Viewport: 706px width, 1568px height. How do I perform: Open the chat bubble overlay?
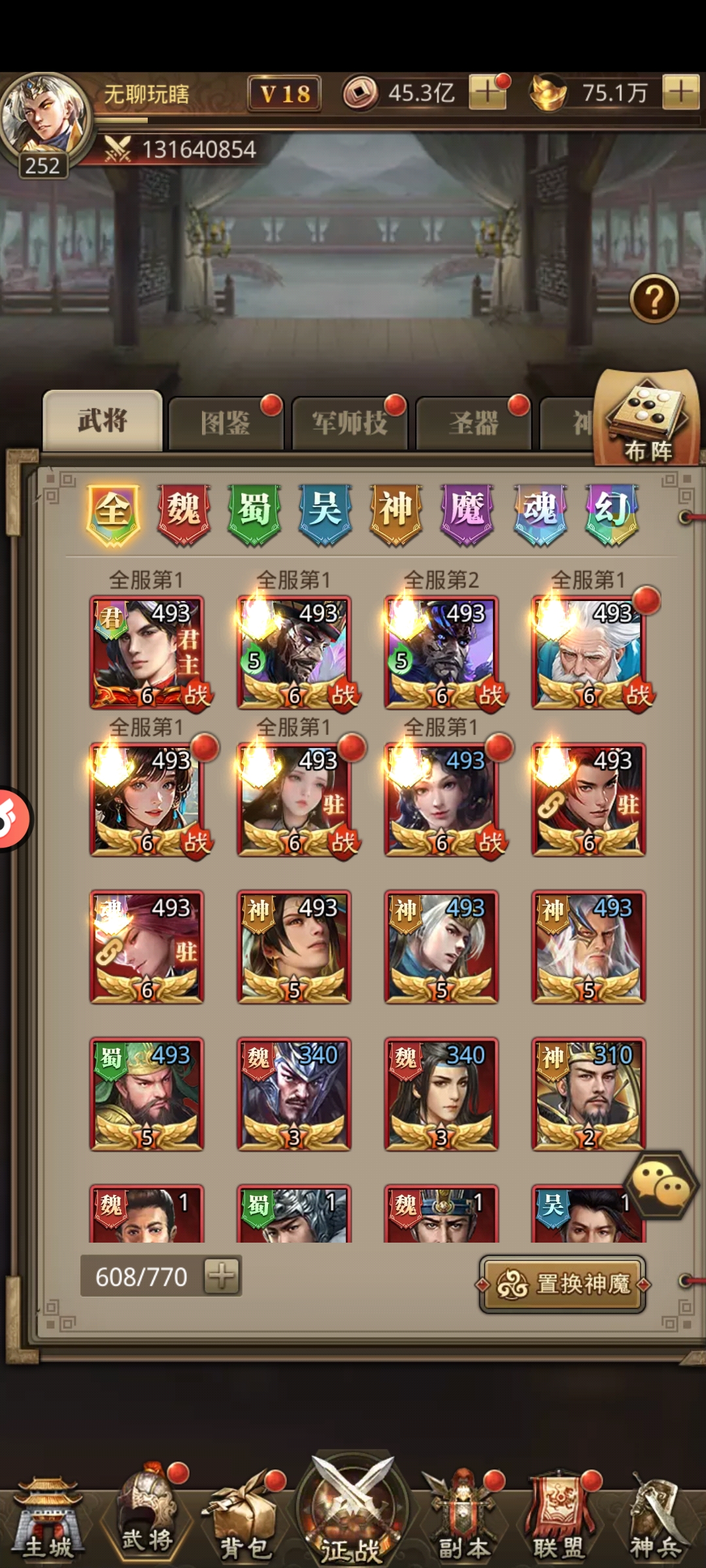[660, 1184]
